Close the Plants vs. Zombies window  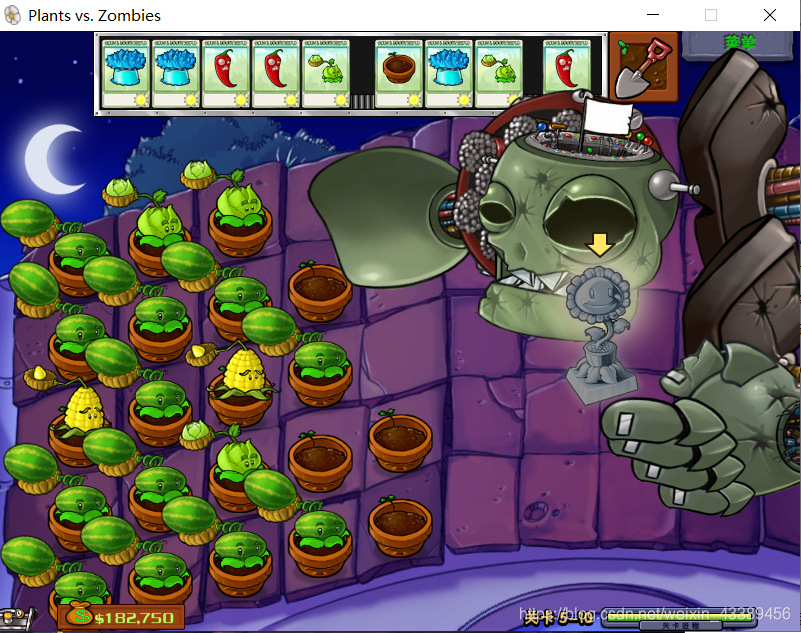coord(769,16)
